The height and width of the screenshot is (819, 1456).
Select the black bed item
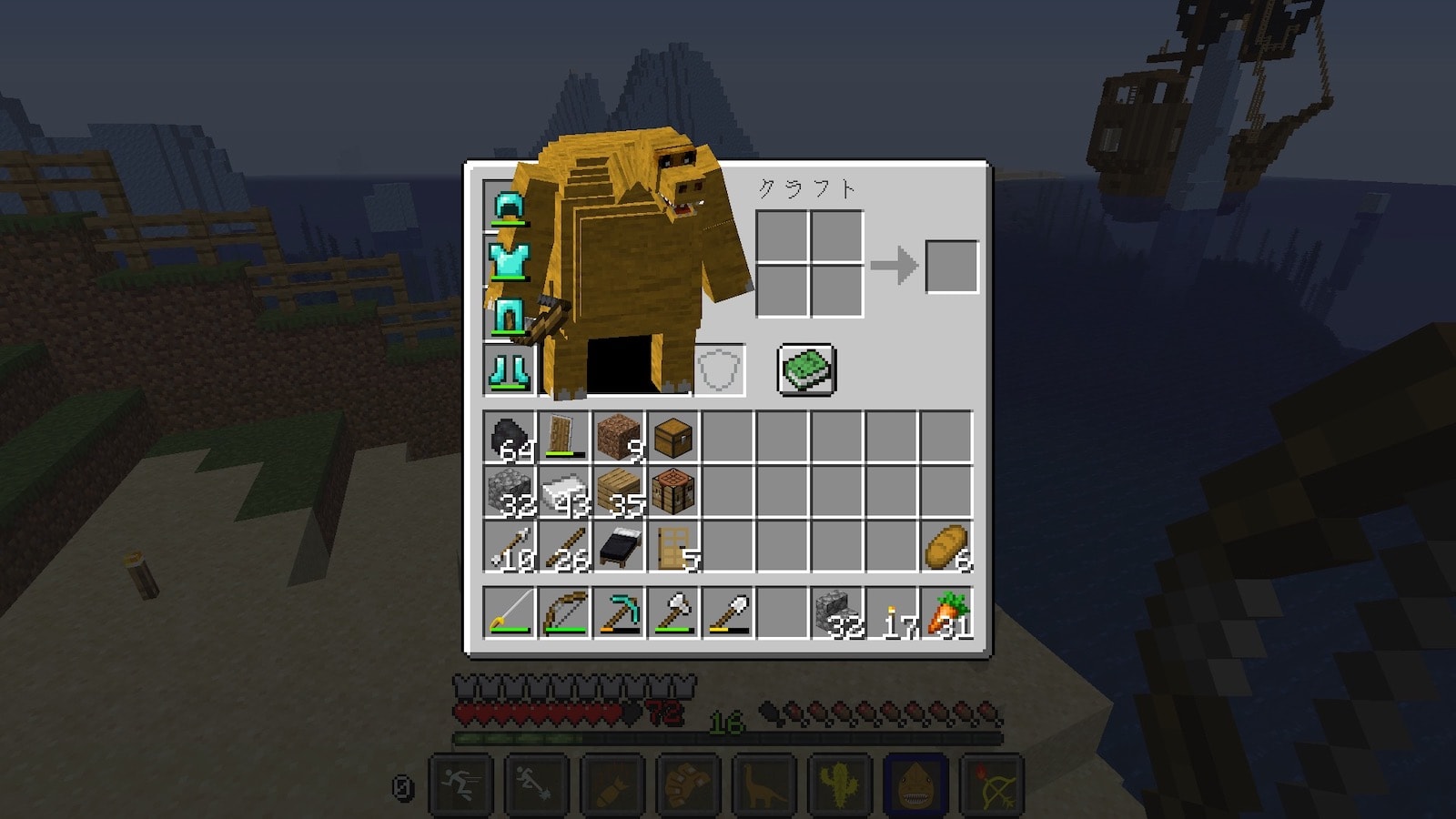pyautogui.click(x=619, y=547)
